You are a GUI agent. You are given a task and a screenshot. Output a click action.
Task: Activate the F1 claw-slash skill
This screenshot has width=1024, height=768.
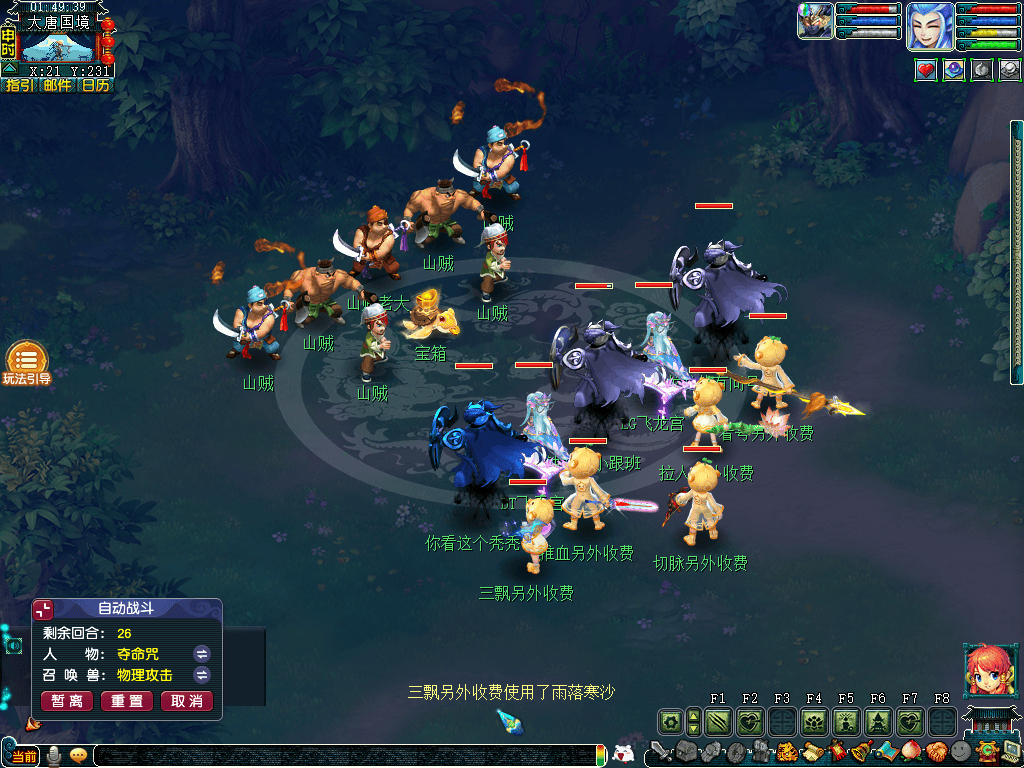click(718, 721)
